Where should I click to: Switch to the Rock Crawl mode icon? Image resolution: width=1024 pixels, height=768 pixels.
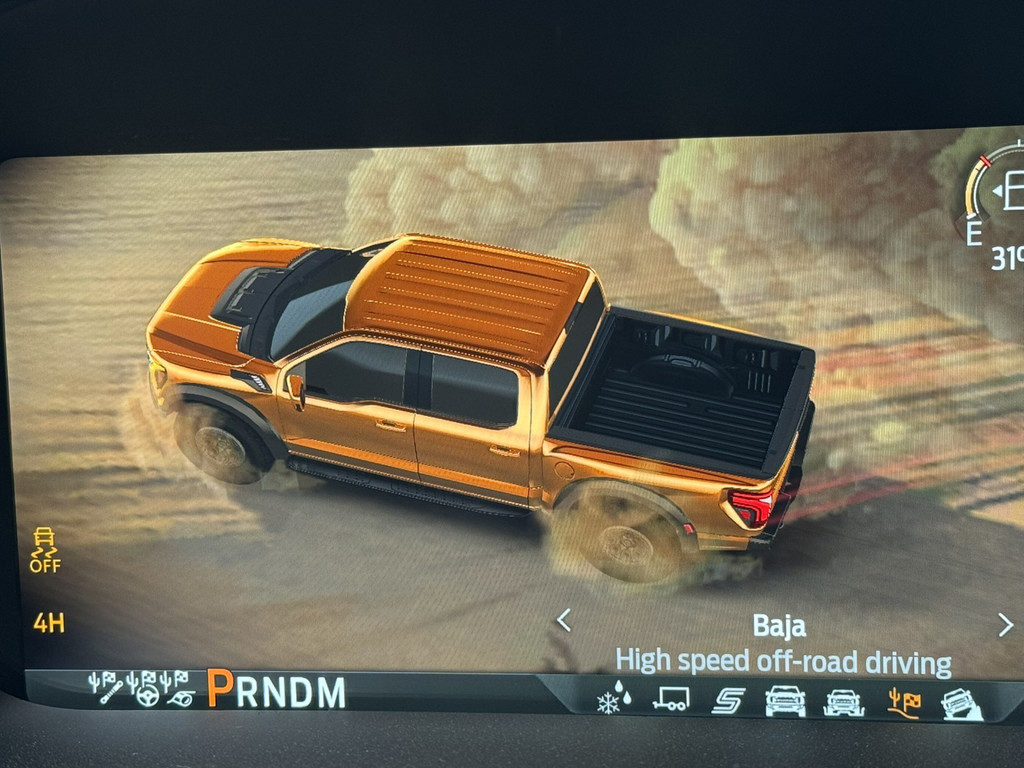(x=962, y=705)
